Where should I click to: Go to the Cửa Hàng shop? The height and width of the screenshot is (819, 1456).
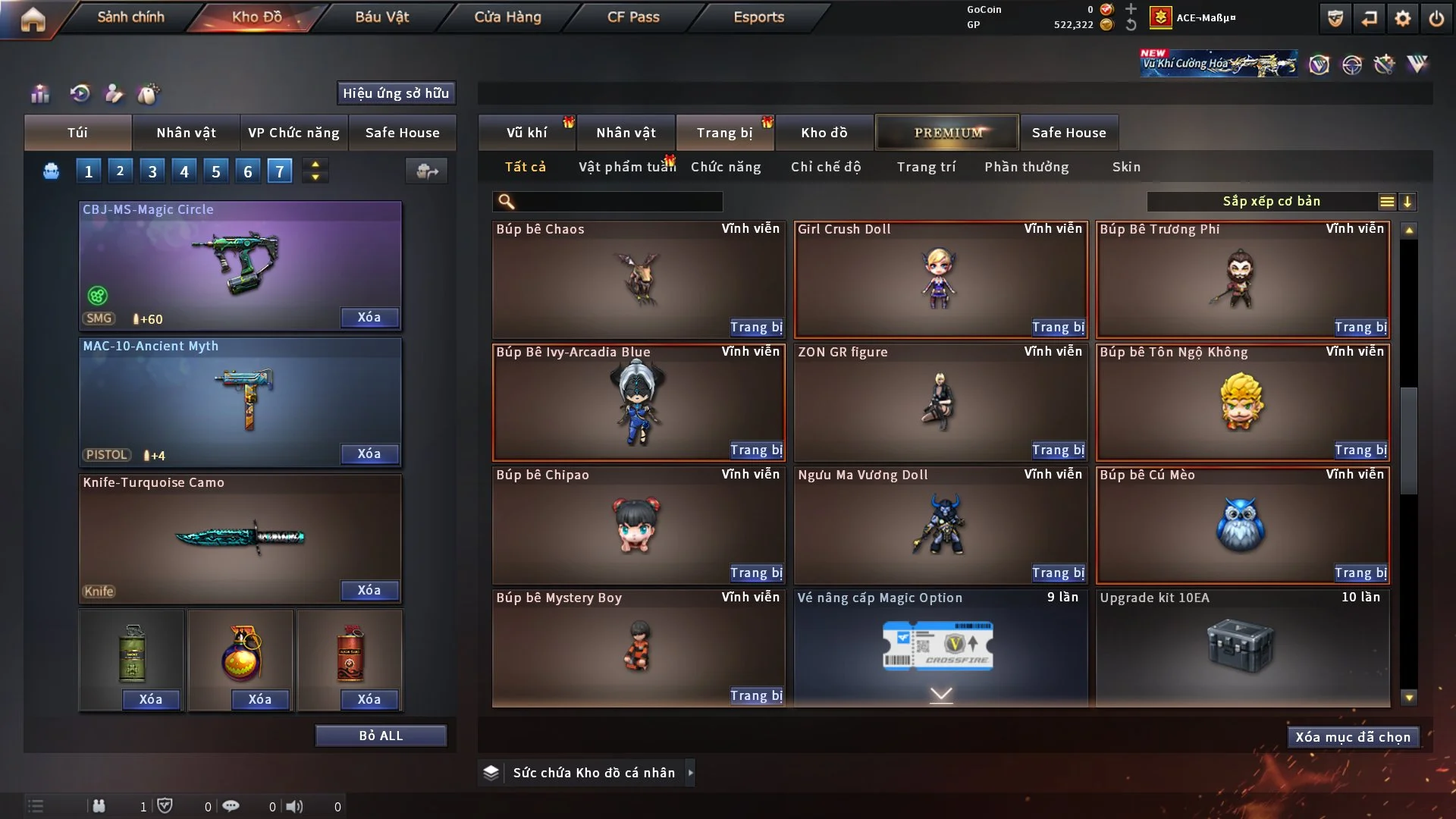point(507,17)
